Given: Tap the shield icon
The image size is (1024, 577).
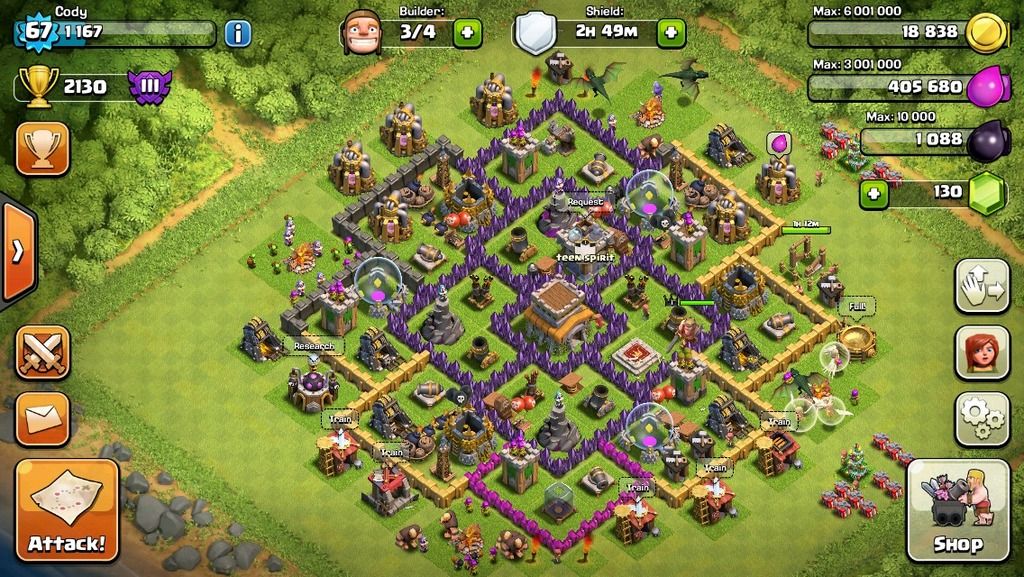Looking at the screenshot, I should [536, 34].
